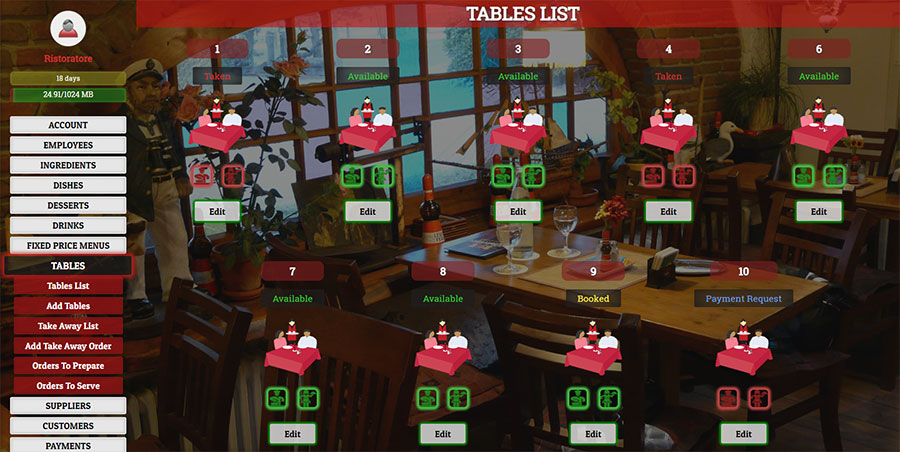View Orders To Serve
Screen dimensions: 900x452
coord(68,386)
